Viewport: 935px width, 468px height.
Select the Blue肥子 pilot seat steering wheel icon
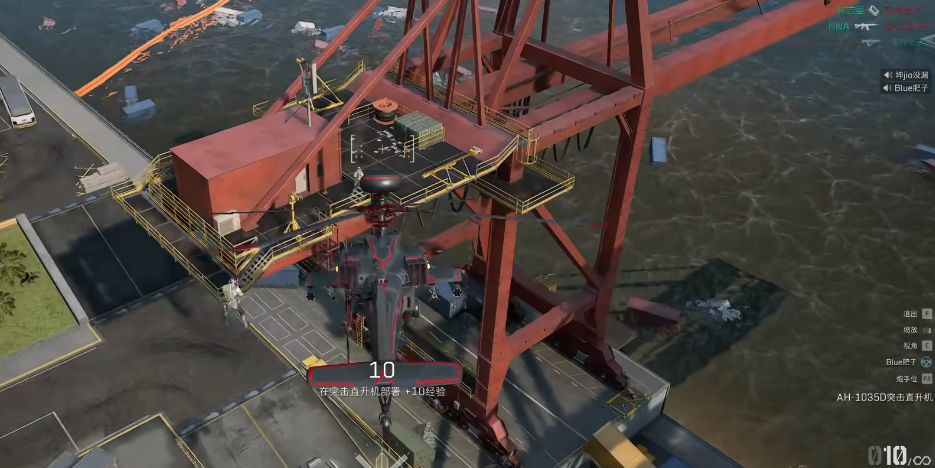pyautogui.click(x=927, y=362)
